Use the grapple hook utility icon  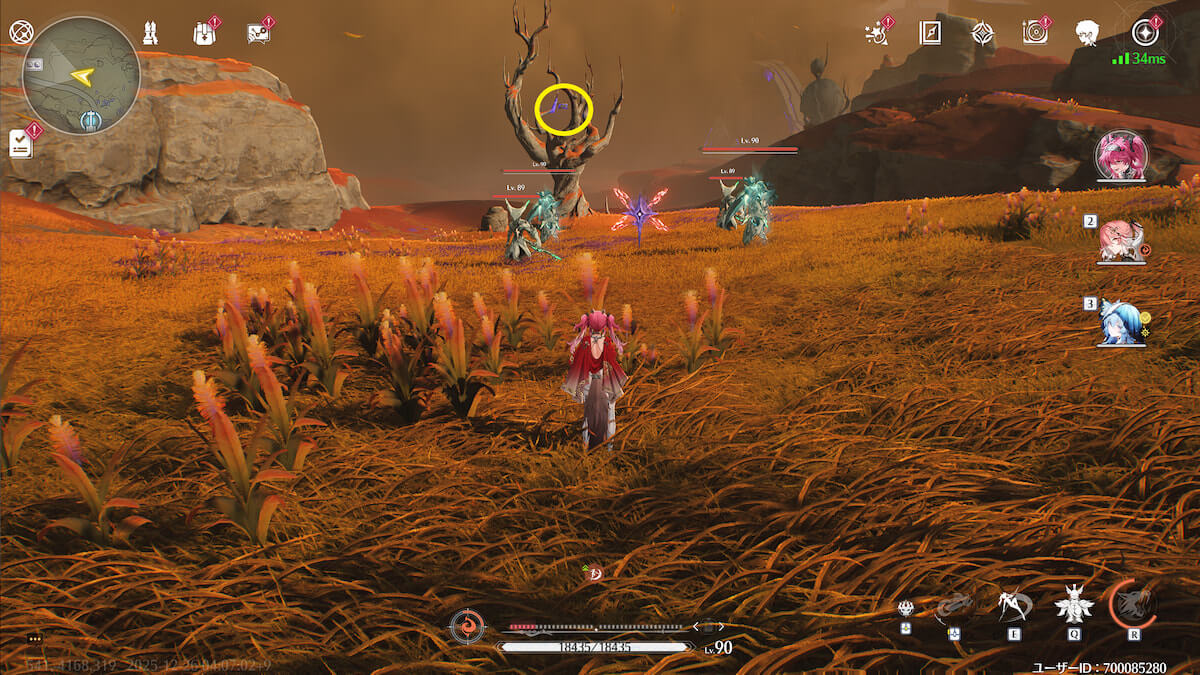tap(954, 607)
